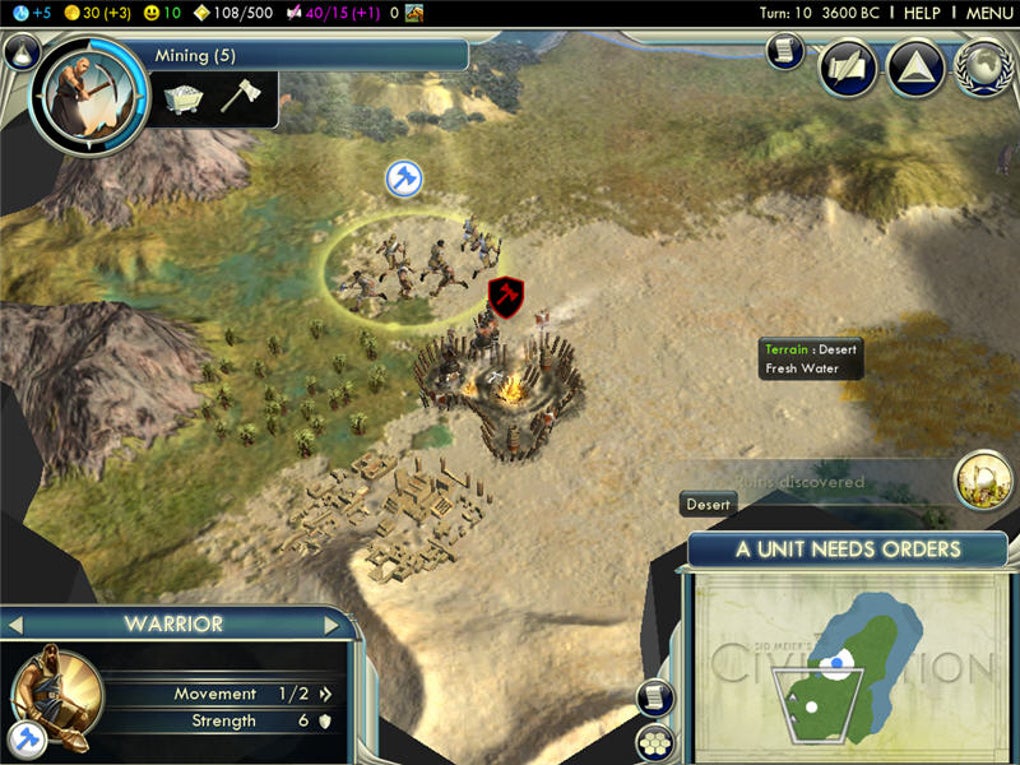Open the map-and-scroll advisor button
This screenshot has width=1020, height=765.
pos(848,68)
